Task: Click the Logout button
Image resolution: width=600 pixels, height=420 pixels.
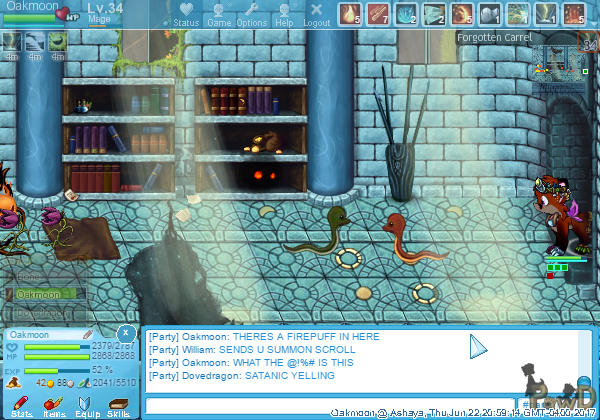Action: pos(316,14)
